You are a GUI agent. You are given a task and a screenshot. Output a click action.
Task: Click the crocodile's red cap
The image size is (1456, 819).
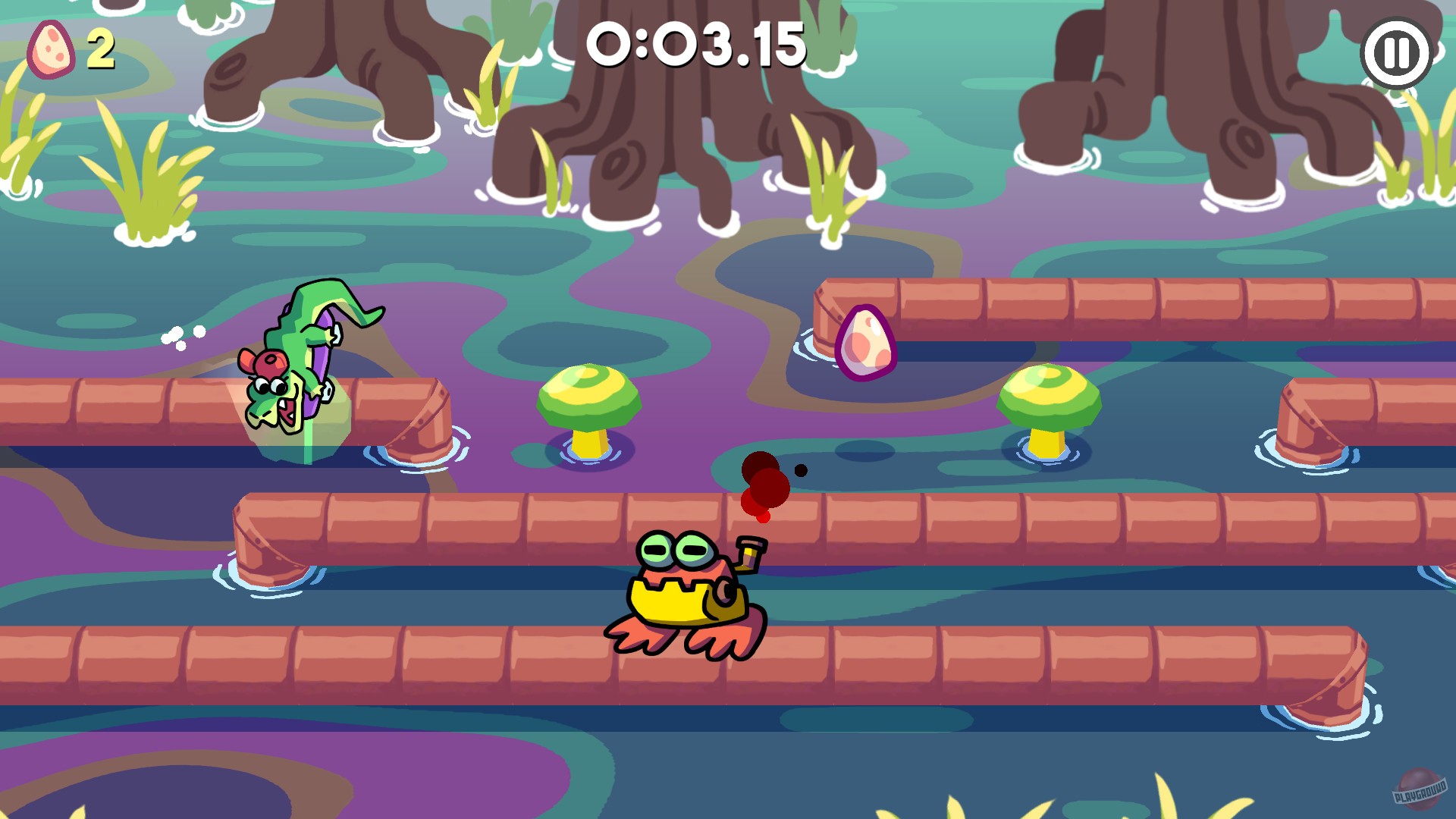(269, 360)
